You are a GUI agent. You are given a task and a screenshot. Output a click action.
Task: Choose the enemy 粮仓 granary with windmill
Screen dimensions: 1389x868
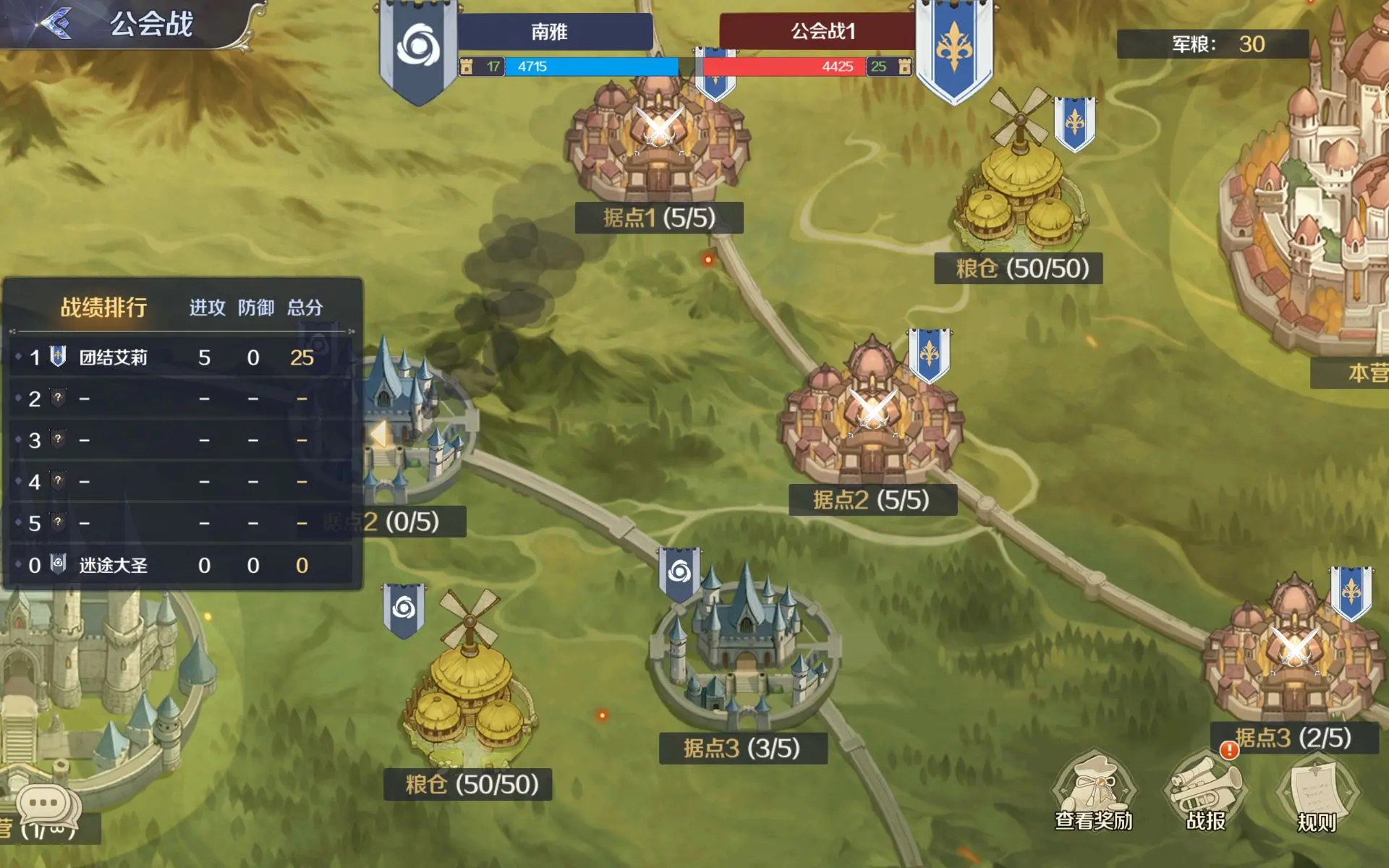pyautogui.click(x=1019, y=188)
